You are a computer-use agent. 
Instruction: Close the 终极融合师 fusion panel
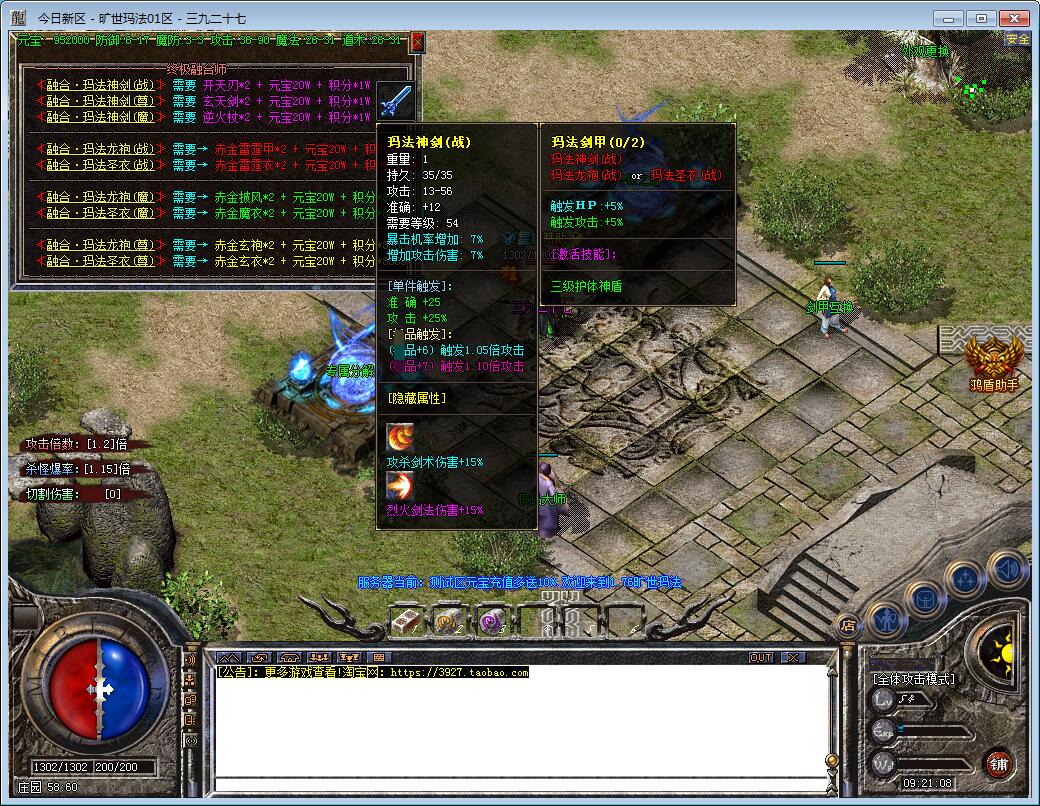(x=417, y=42)
